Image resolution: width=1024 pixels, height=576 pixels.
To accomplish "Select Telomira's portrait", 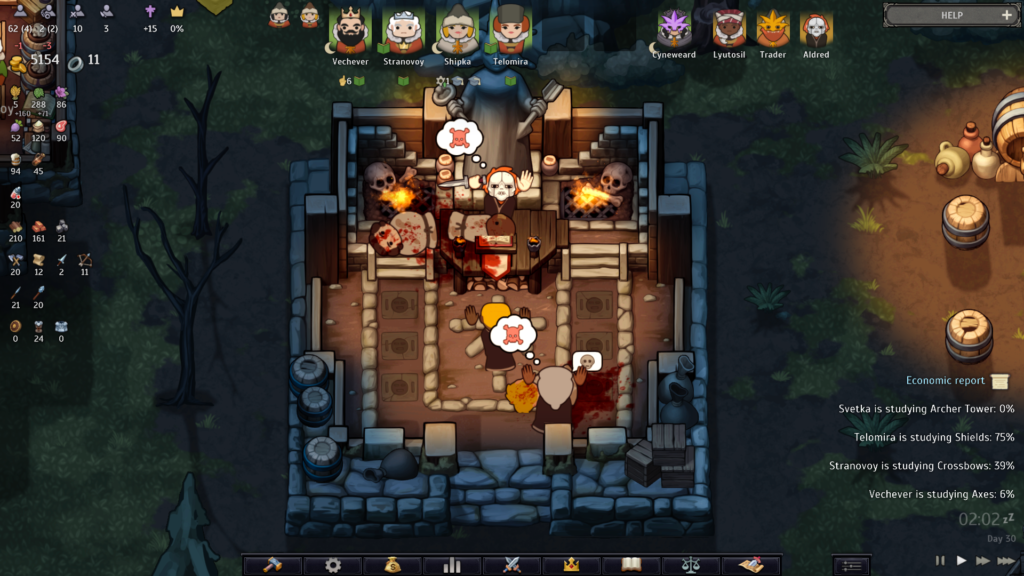I will click(x=511, y=30).
